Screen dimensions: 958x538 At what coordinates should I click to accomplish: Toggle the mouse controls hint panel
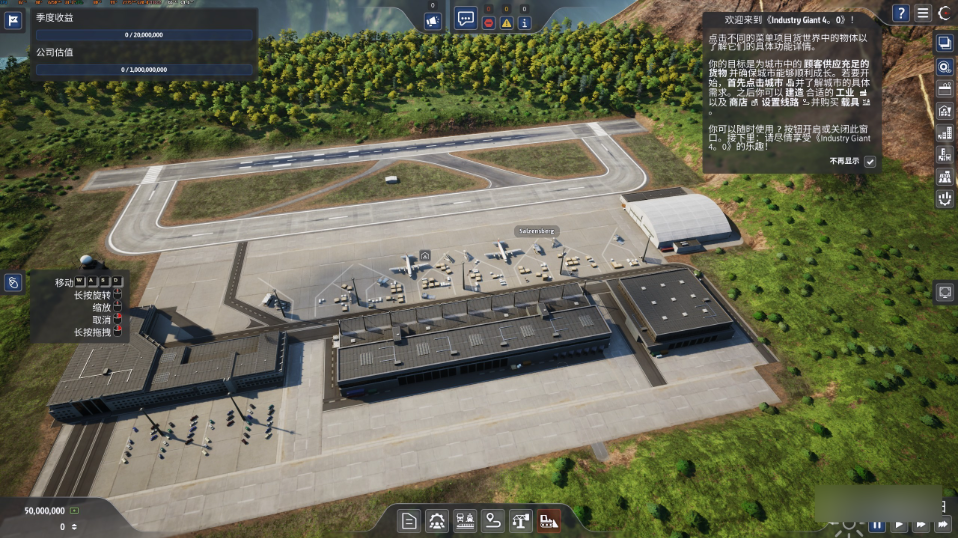14,283
